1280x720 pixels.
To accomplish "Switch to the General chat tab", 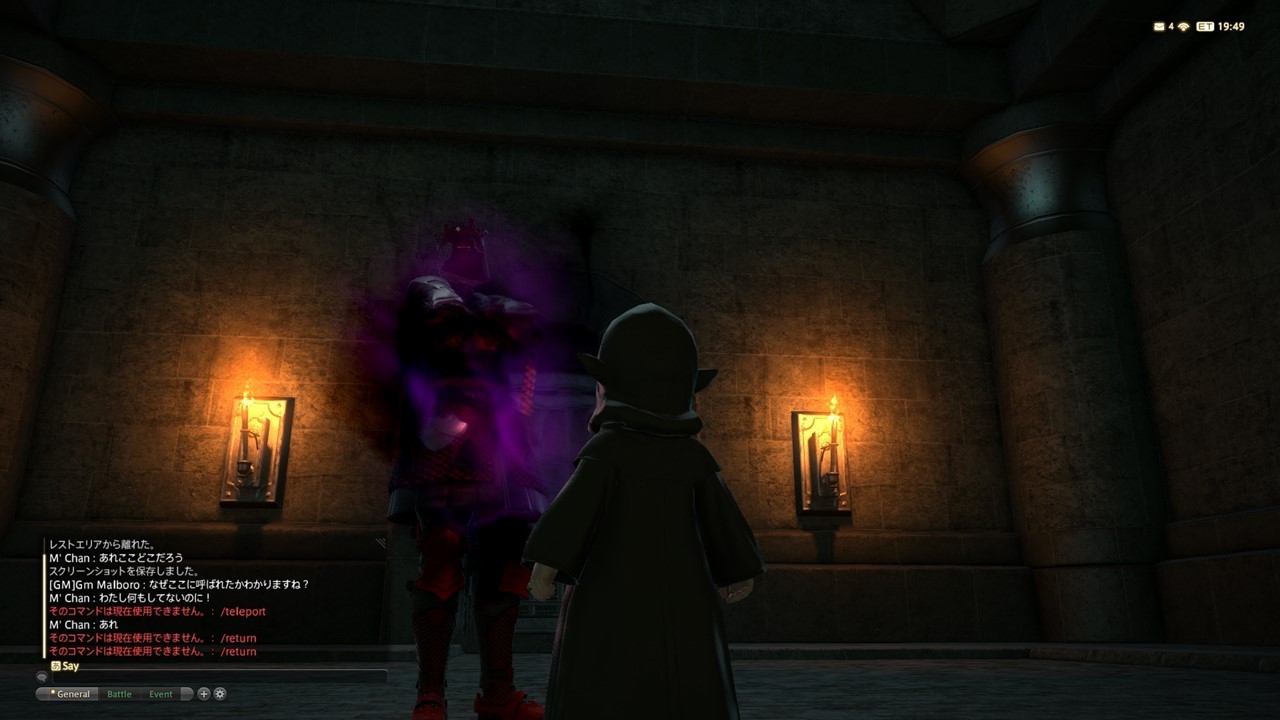I will coord(72,694).
